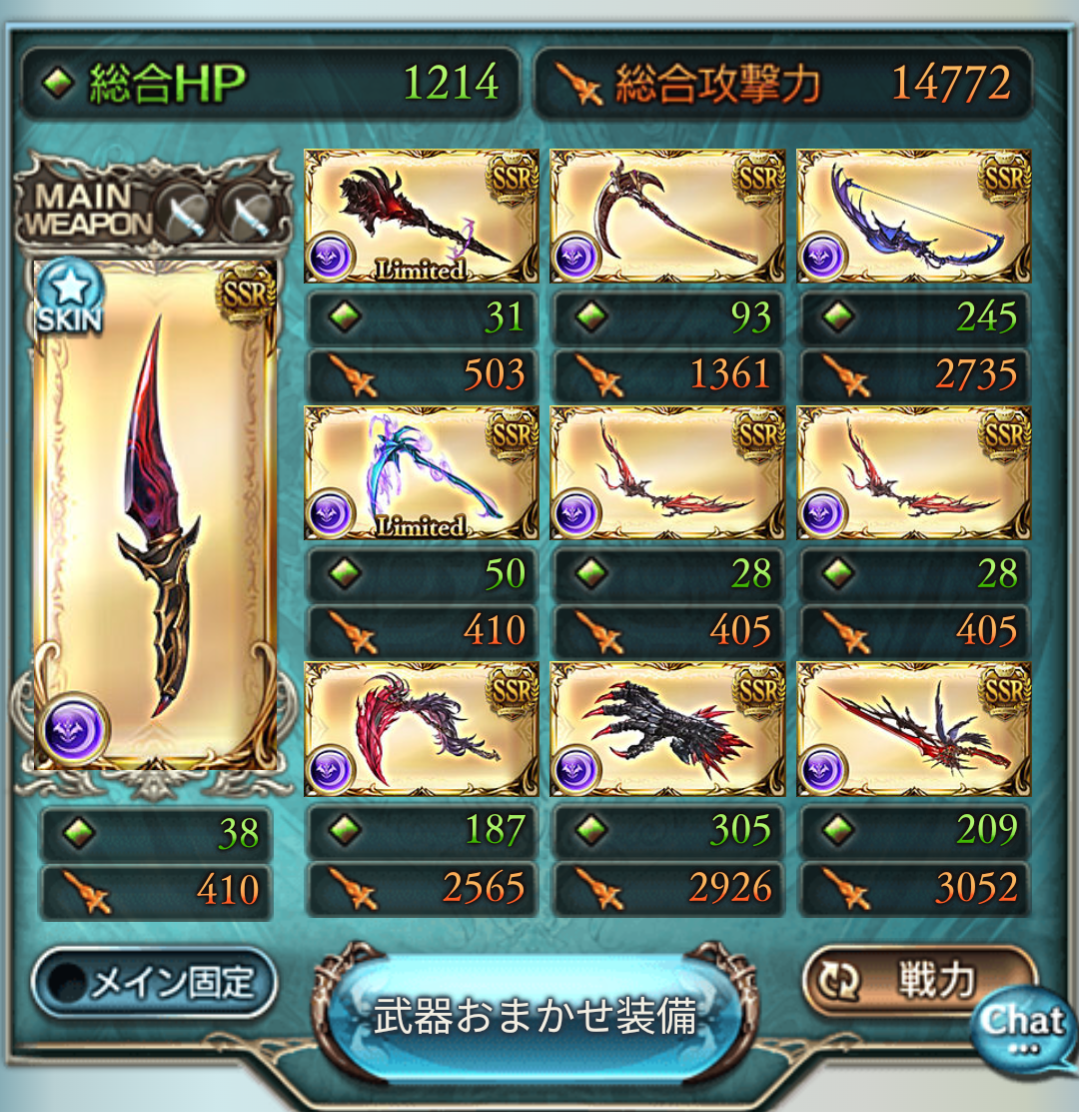Open the cyan-purple Limited scythe slot
Viewport: 1079px width, 1112px height.
(x=421, y=472)
